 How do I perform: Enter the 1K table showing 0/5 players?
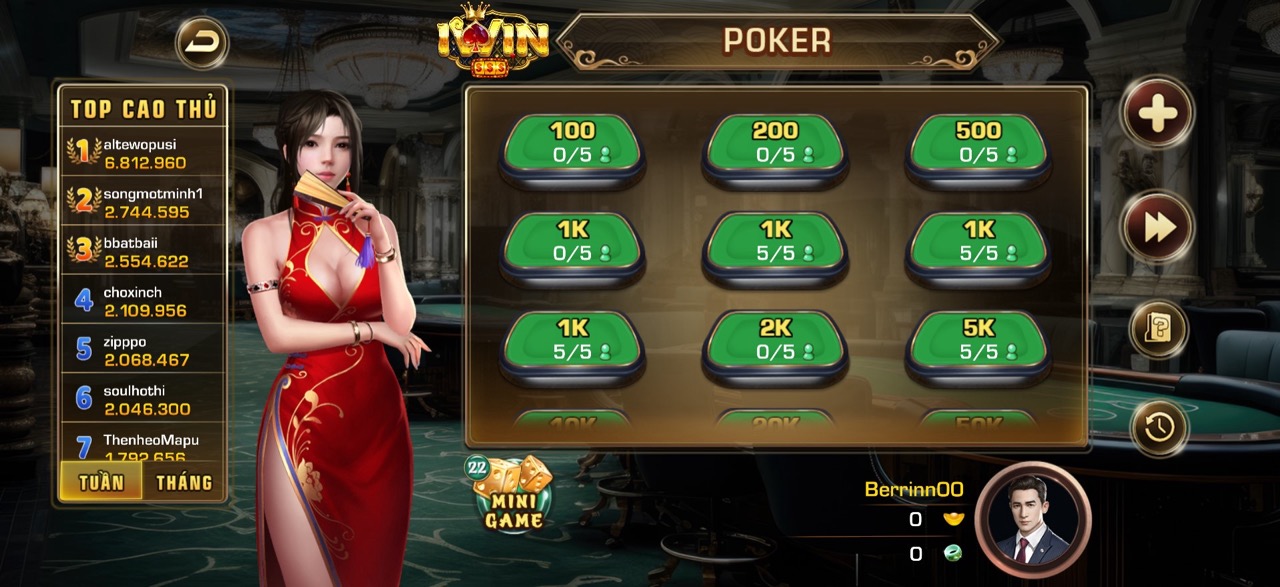572,245
